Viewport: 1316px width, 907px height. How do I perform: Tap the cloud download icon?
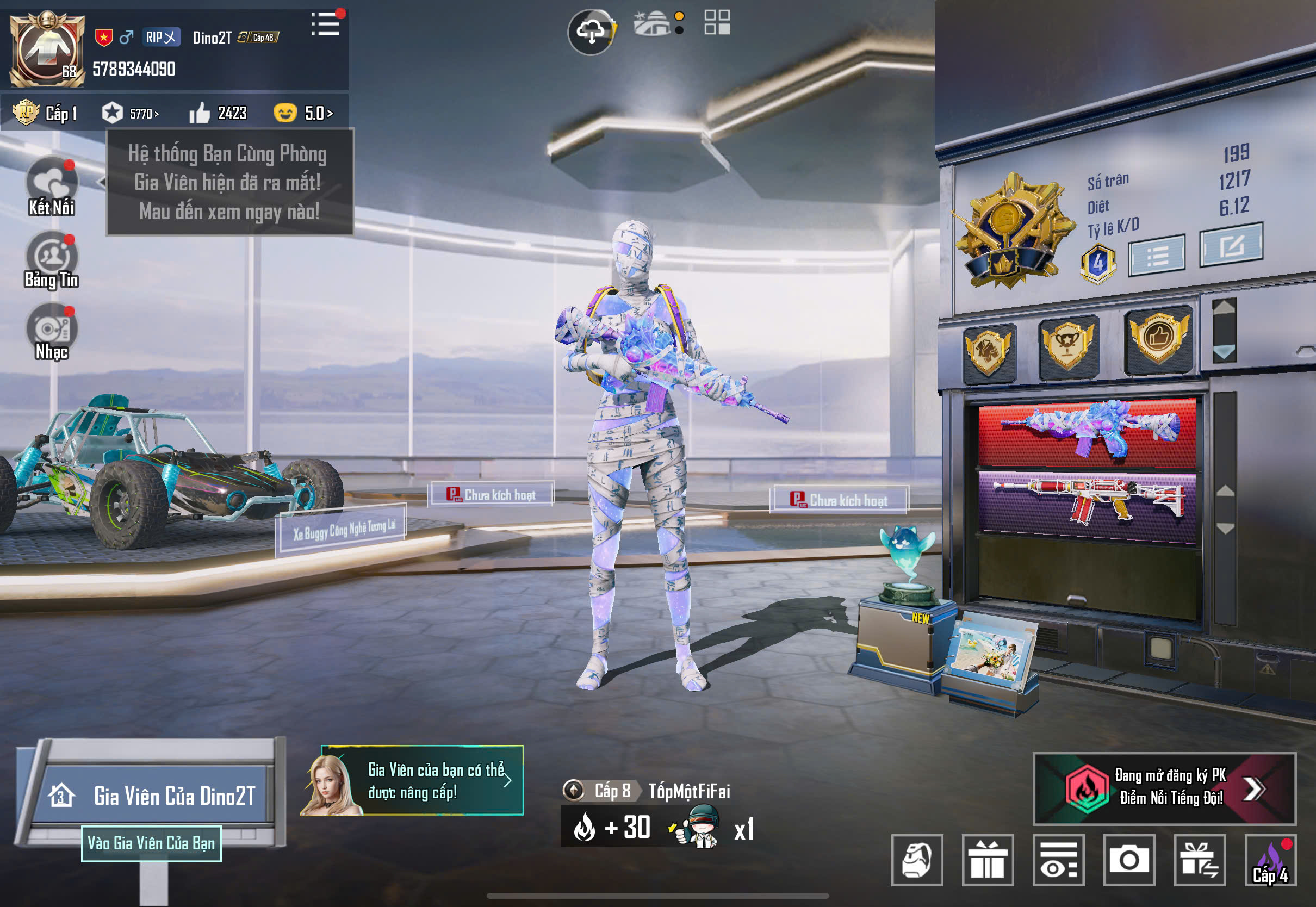pos(591,32)
